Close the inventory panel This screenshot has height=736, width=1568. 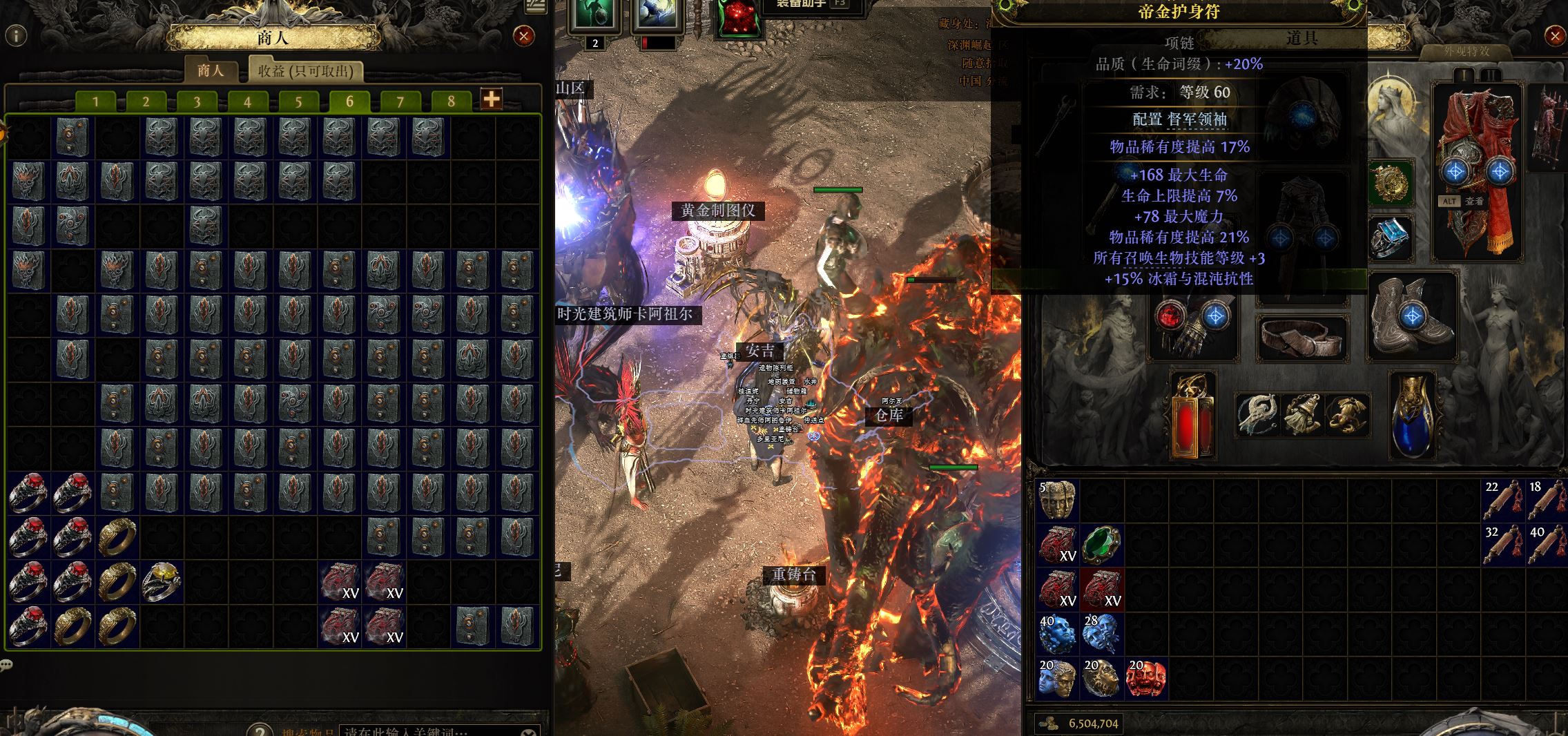pyautogui.click(x=1555, y=37)
